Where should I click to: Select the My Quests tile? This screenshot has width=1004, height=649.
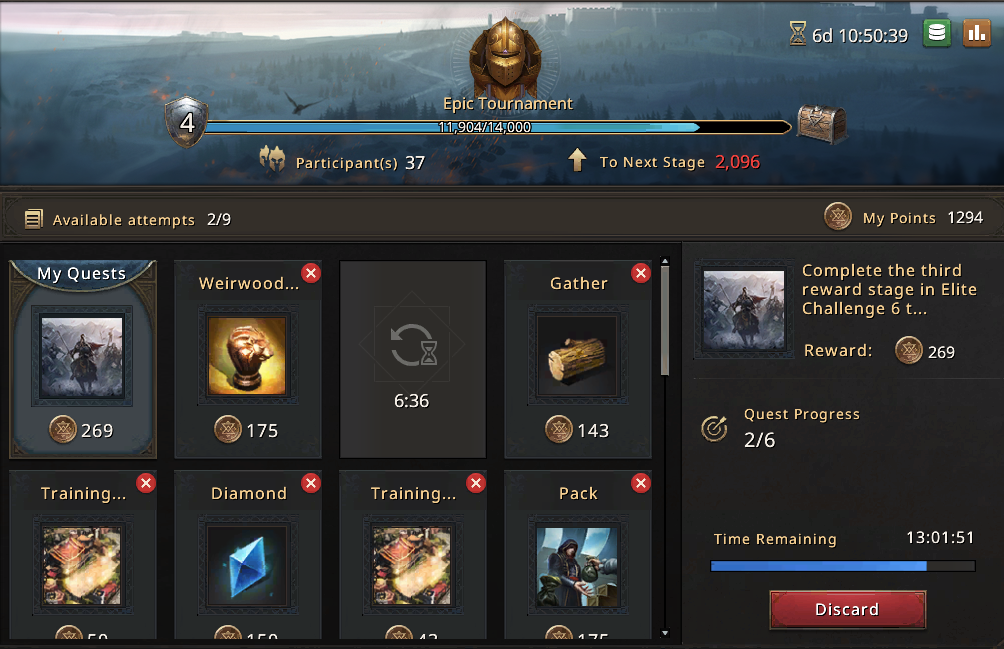pyautogui.click(x=83, y=358)
